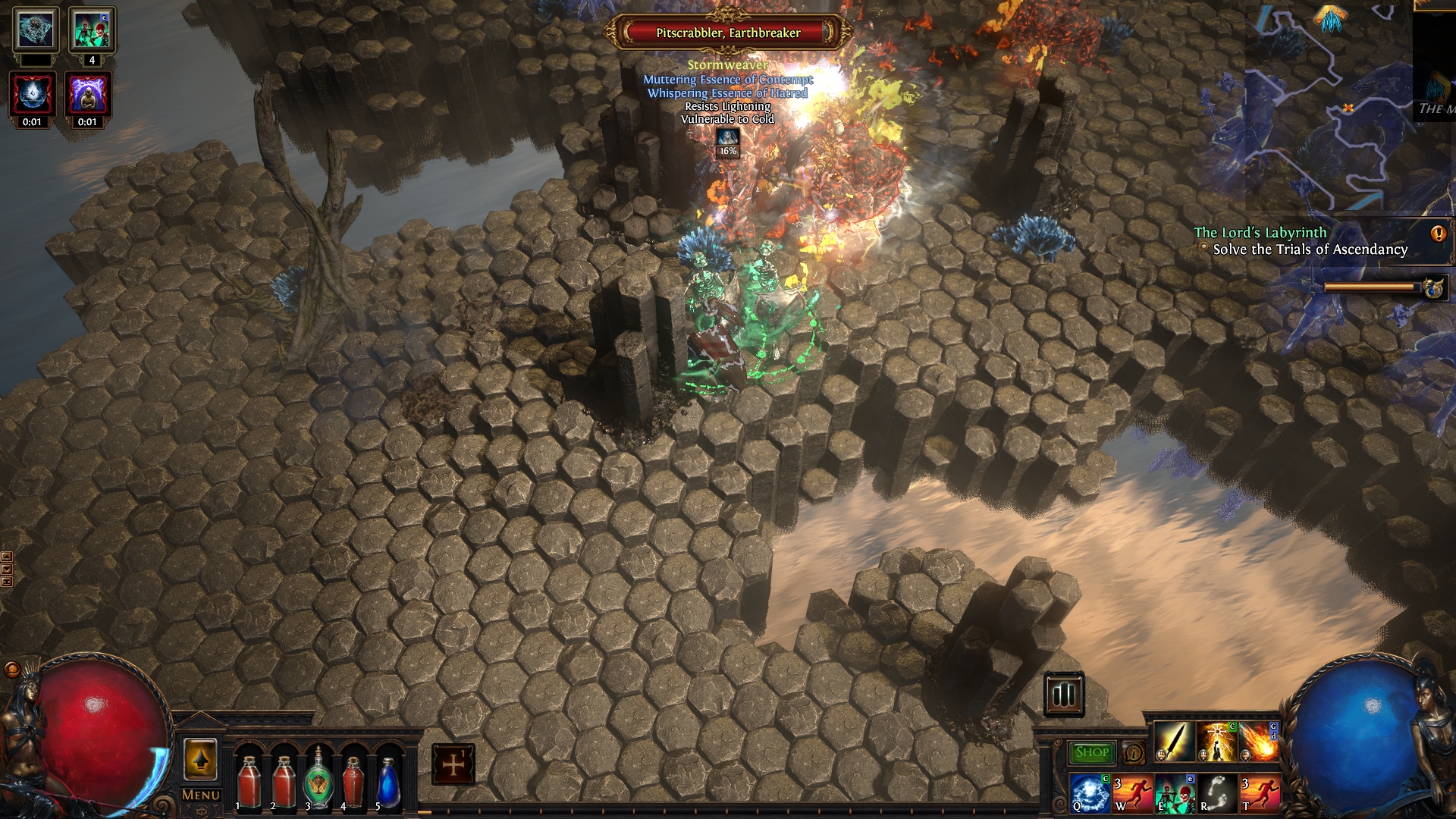Activate the W running man skill
The height and width of the screenshot is (819, 1456).
(1132, 792)
